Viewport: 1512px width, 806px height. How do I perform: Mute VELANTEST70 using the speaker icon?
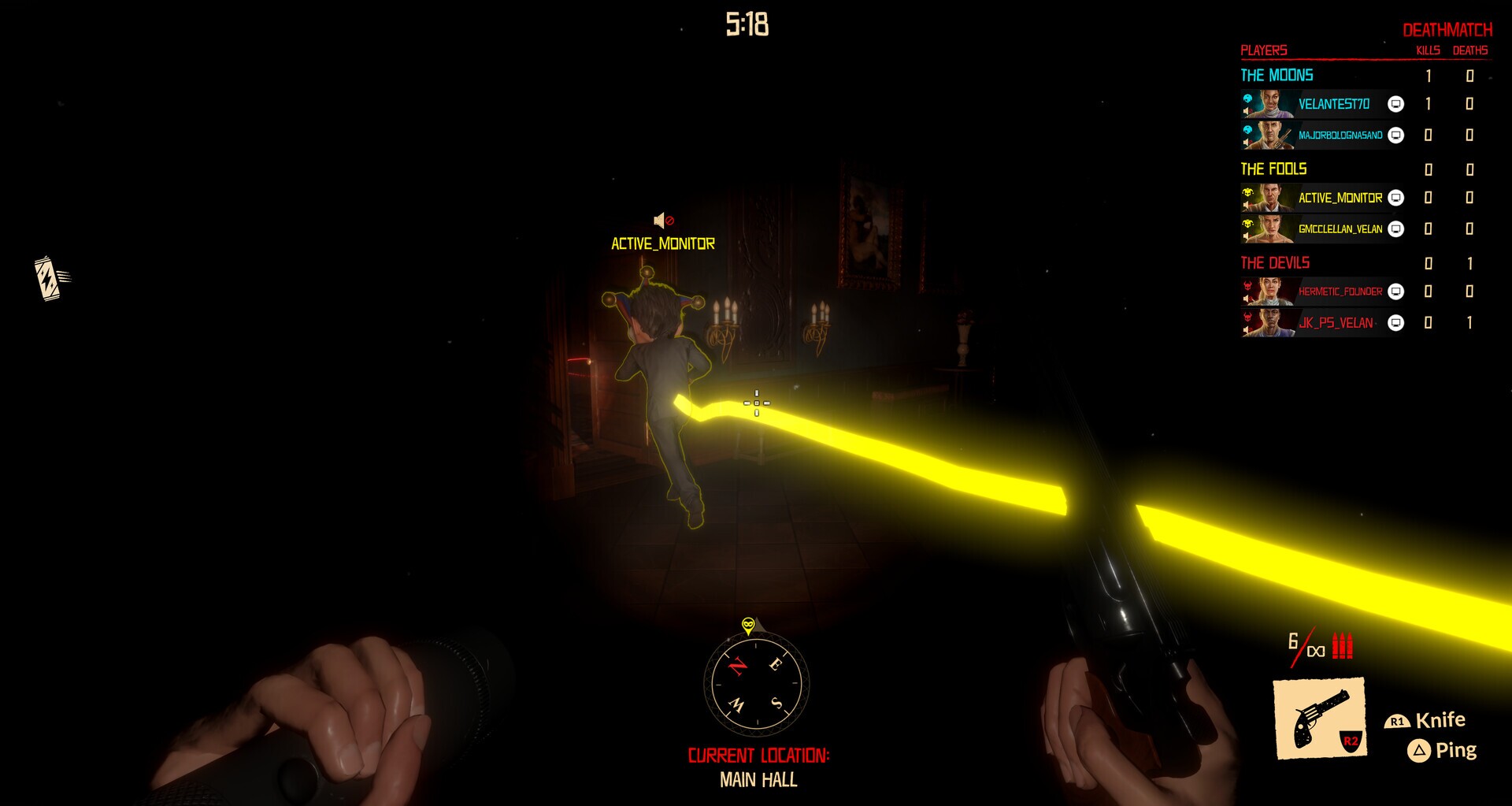tap(1246, 111)
